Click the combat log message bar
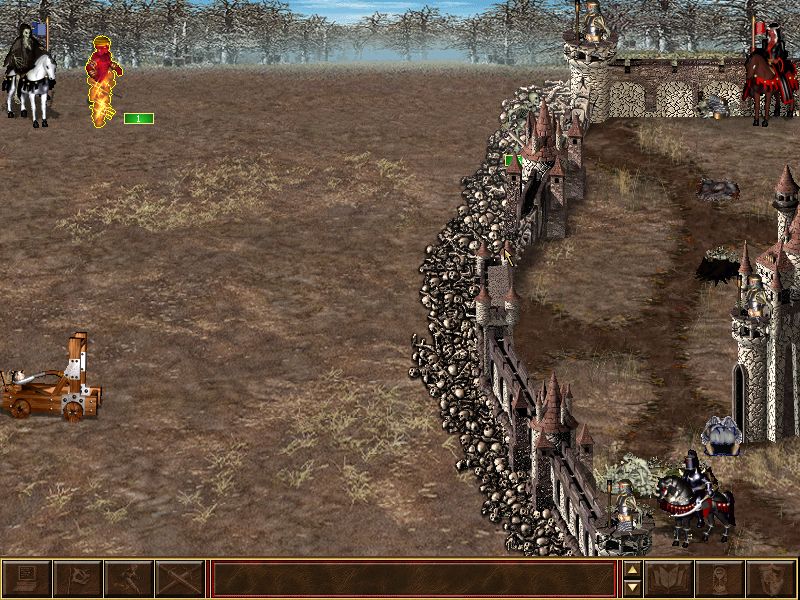 (413, 579)
